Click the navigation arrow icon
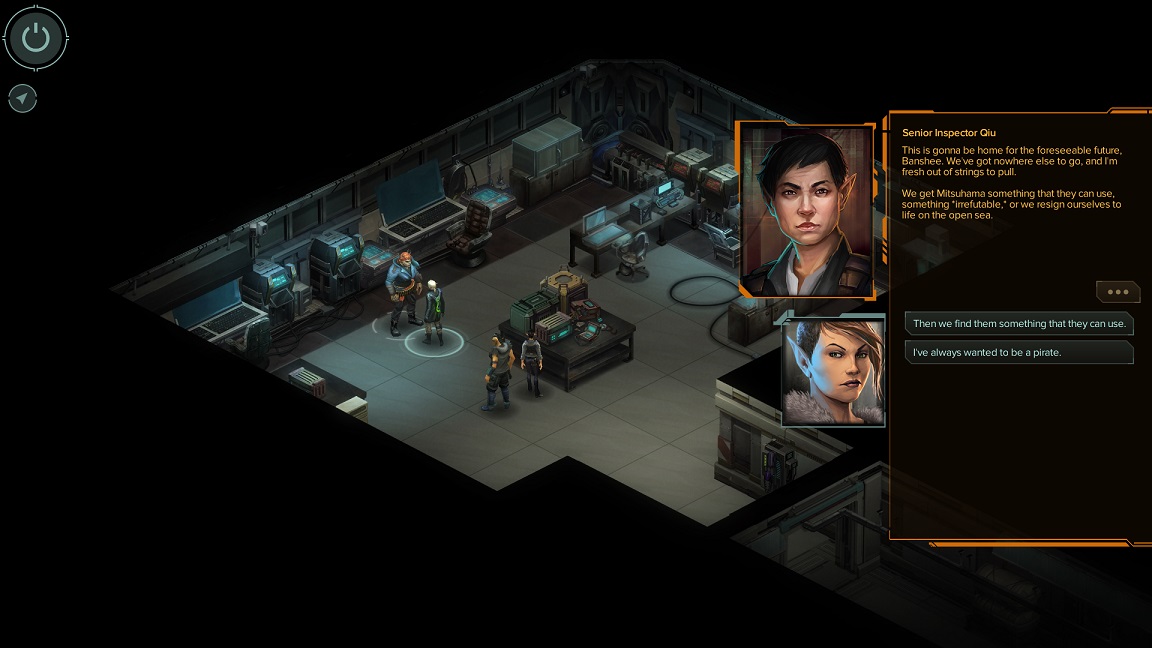Screen dimensions: 1152x648 point(22,98)
